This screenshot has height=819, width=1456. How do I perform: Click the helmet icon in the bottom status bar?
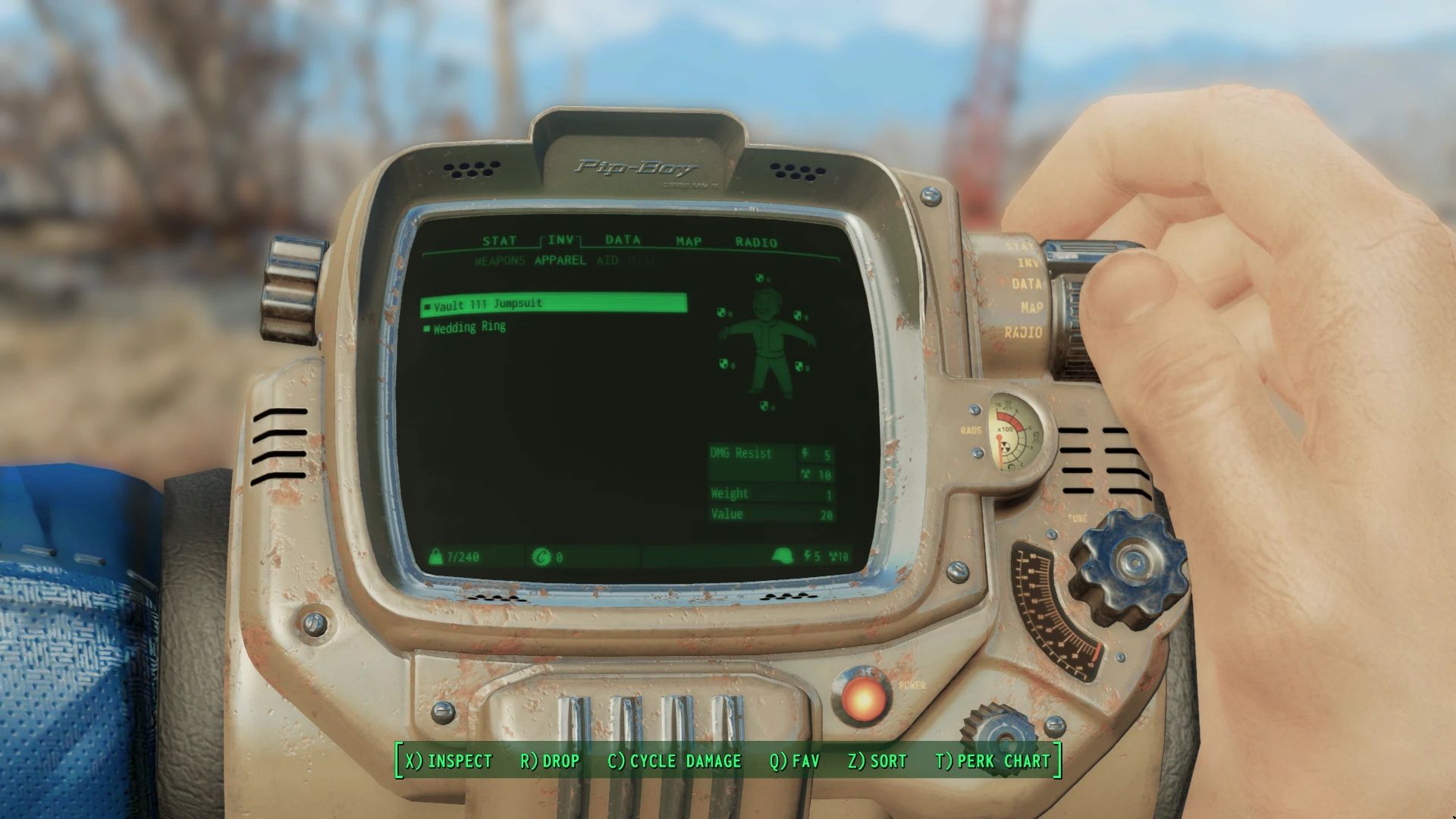(x=783, y=556)
